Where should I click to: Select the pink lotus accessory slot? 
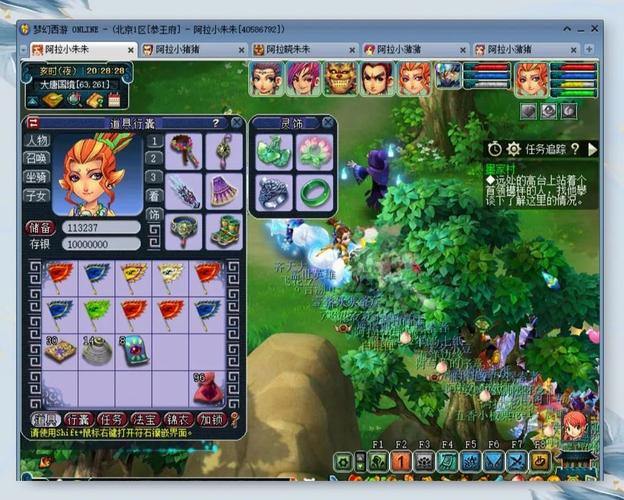314,151
